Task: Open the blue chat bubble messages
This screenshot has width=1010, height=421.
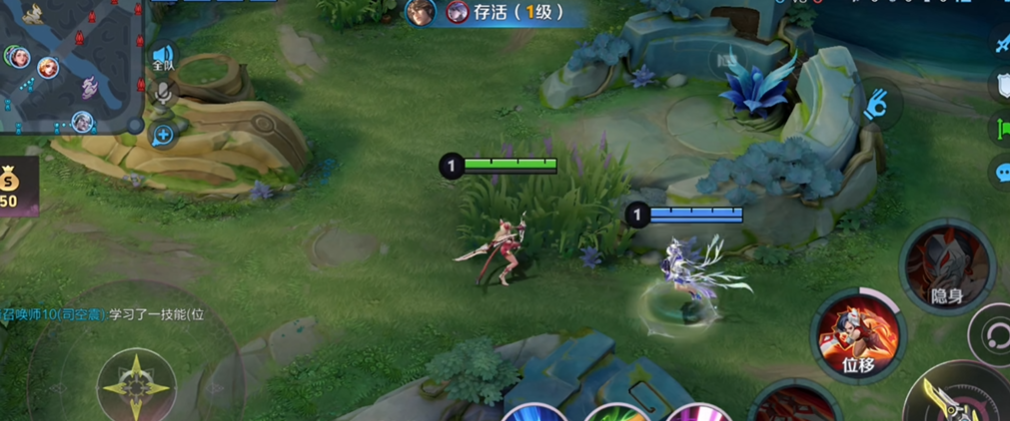Action: (x=1000, y=172)
